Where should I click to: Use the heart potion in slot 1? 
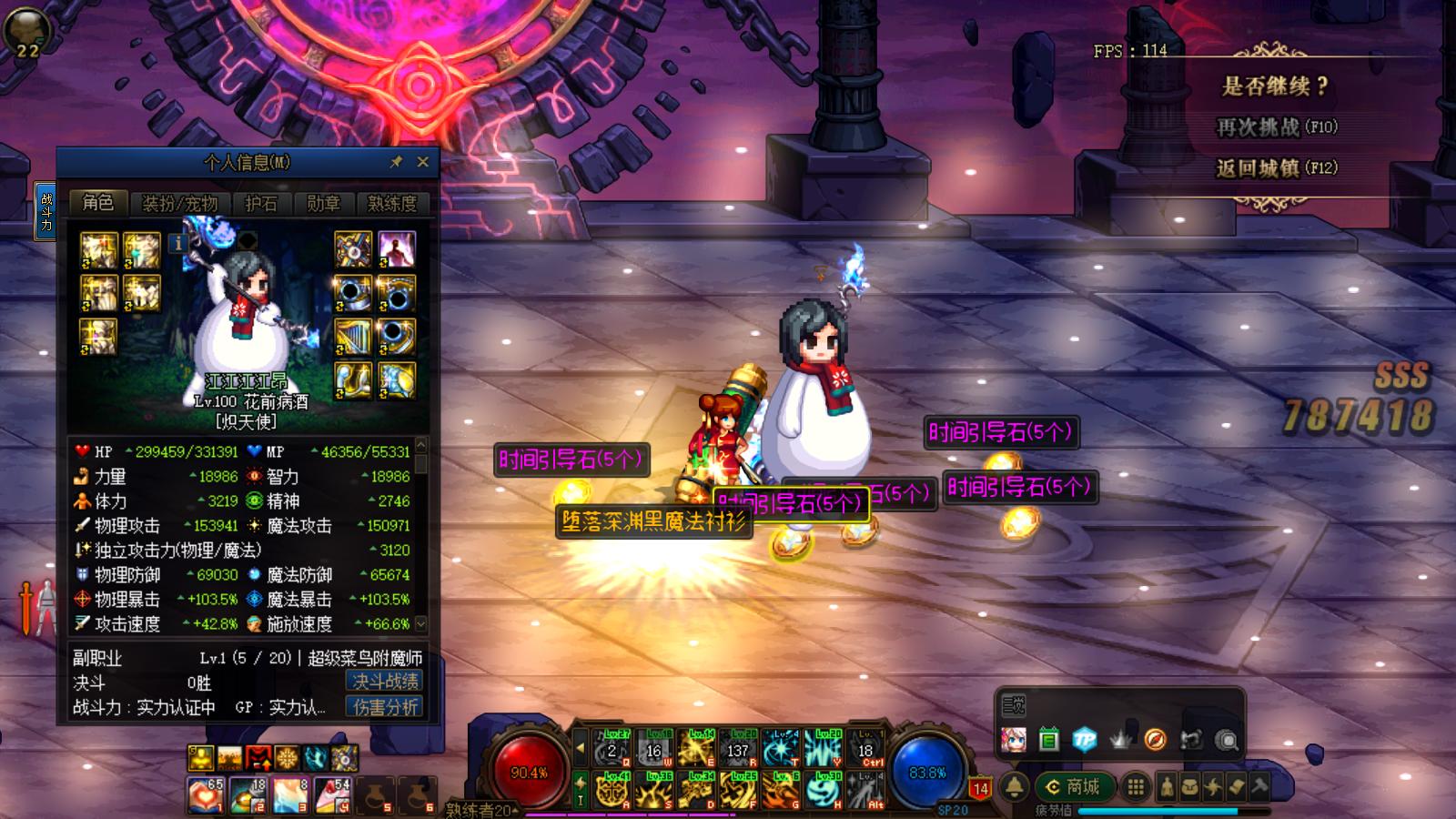click(206, 795)
